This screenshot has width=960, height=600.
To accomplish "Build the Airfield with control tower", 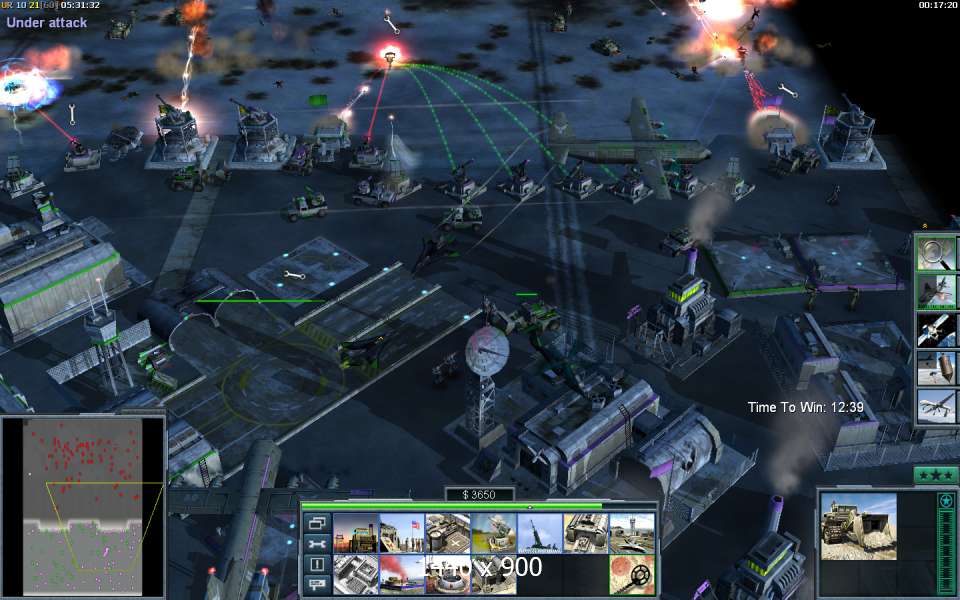I will click(631, 533).
